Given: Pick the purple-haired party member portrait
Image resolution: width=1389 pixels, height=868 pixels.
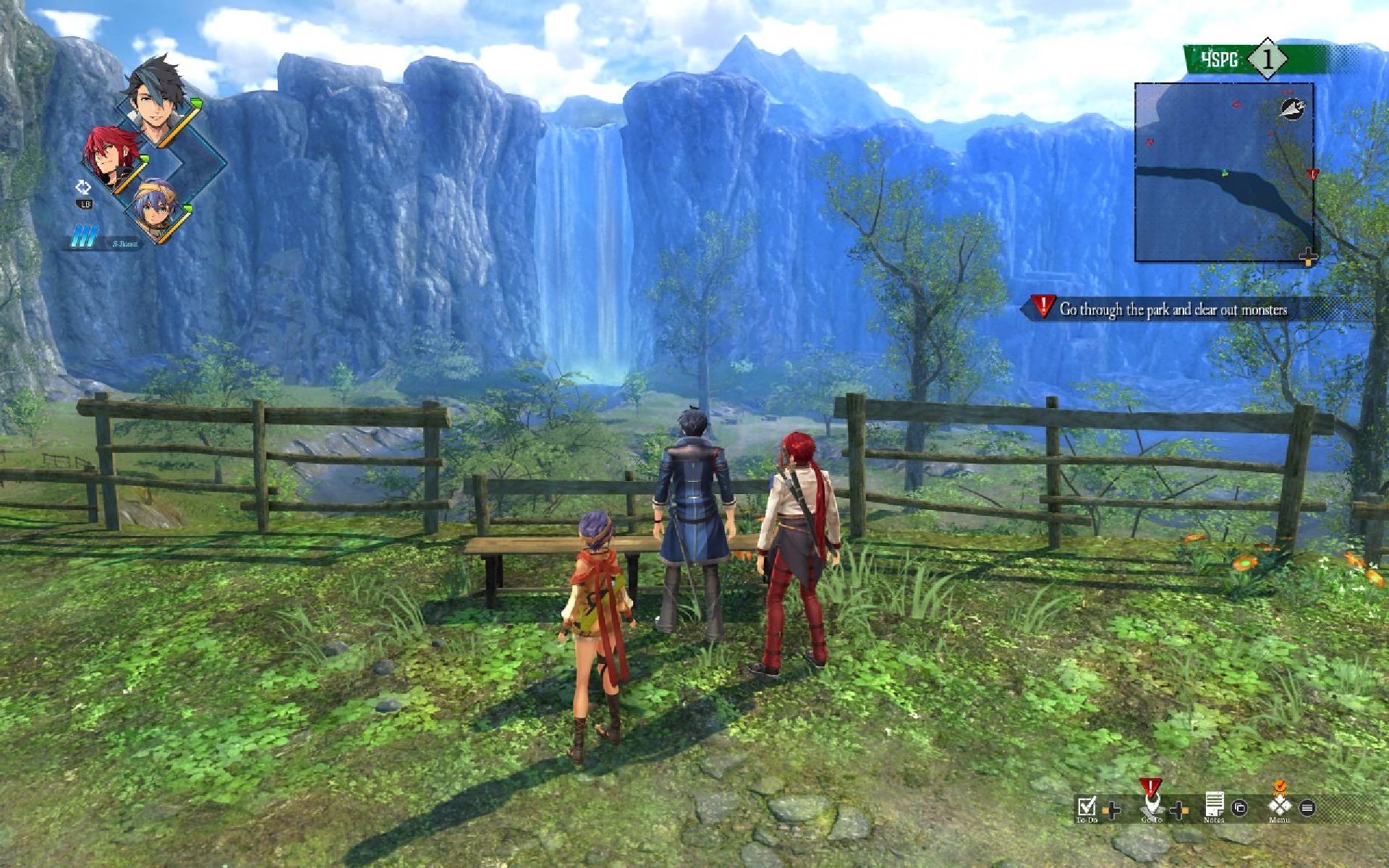Looking at the screenshot, I should click(x=156, y=208).
